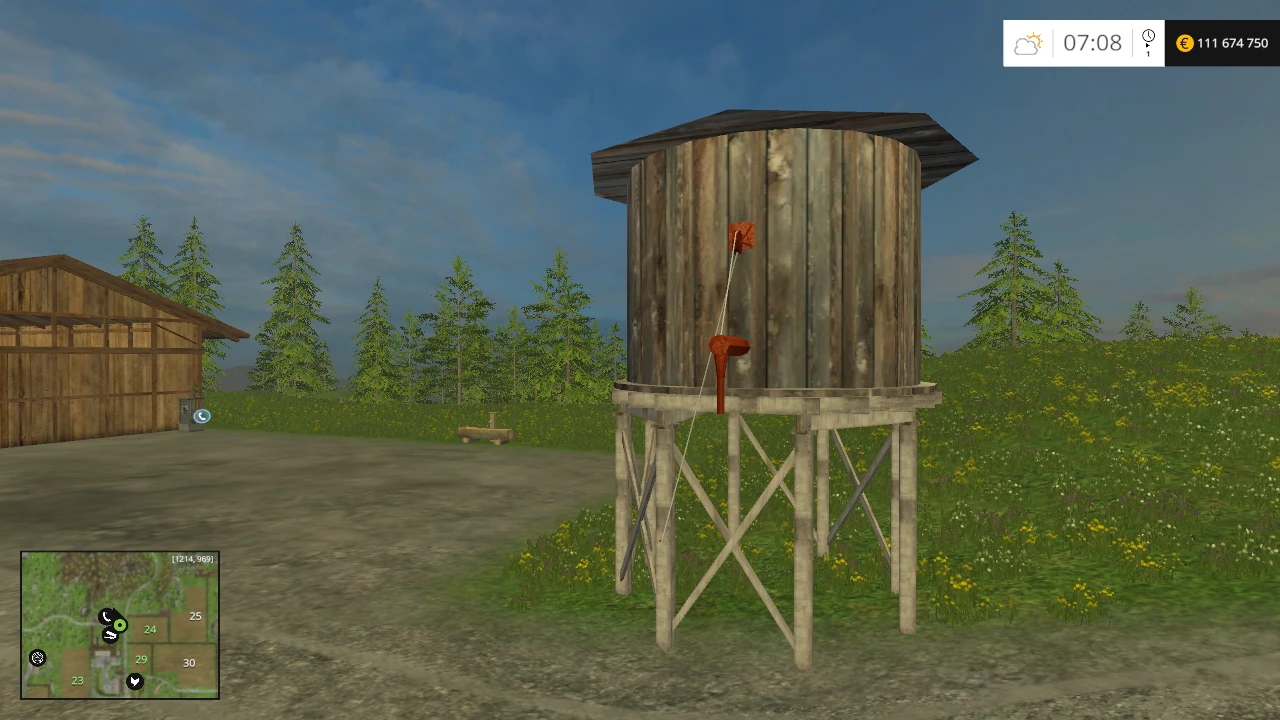This screenshot has height=720, width=1280.
Task: Click the money balance 111 674 750
Action: [1231, 43]
